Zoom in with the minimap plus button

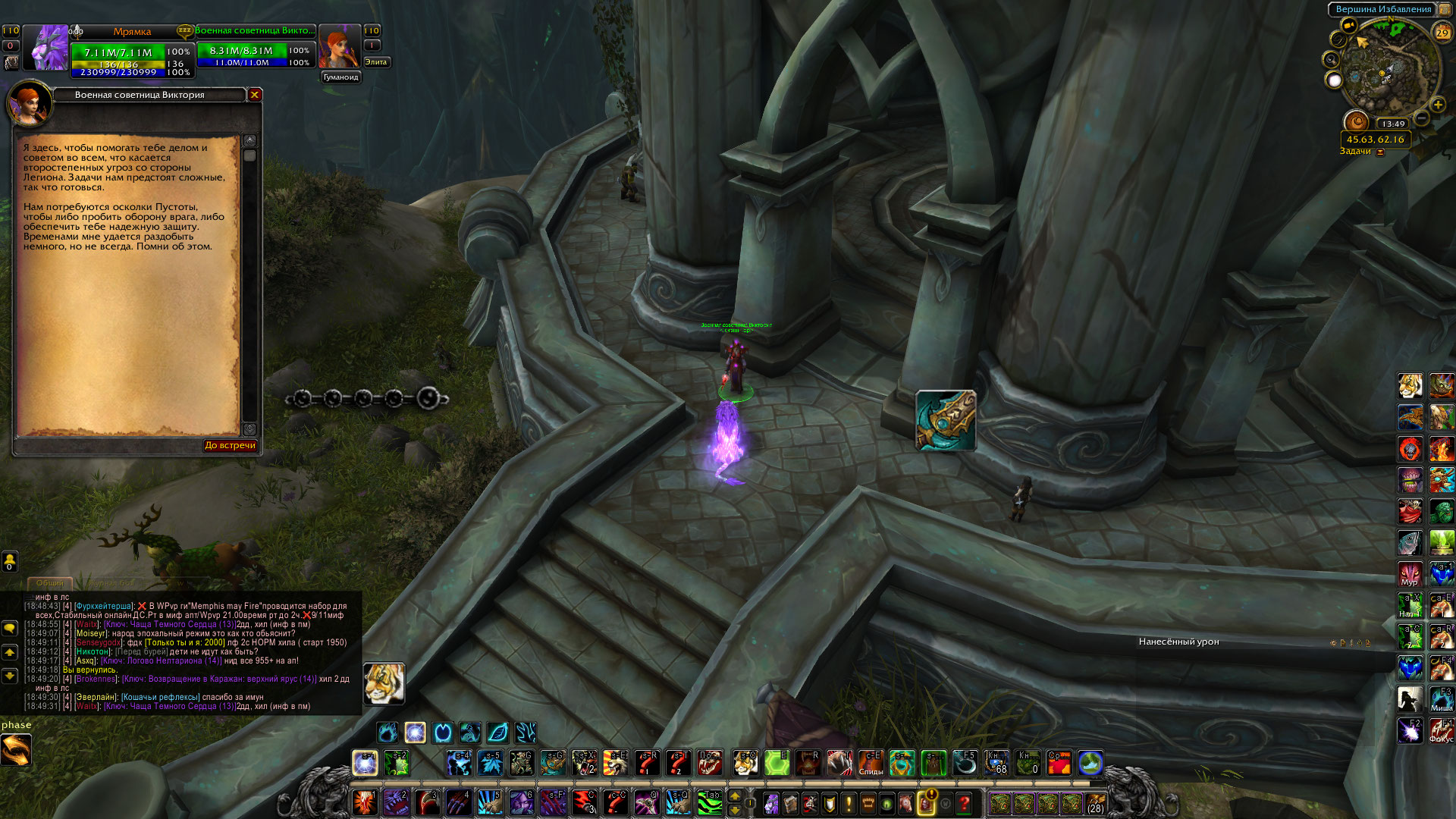(x=1438, y=105)
